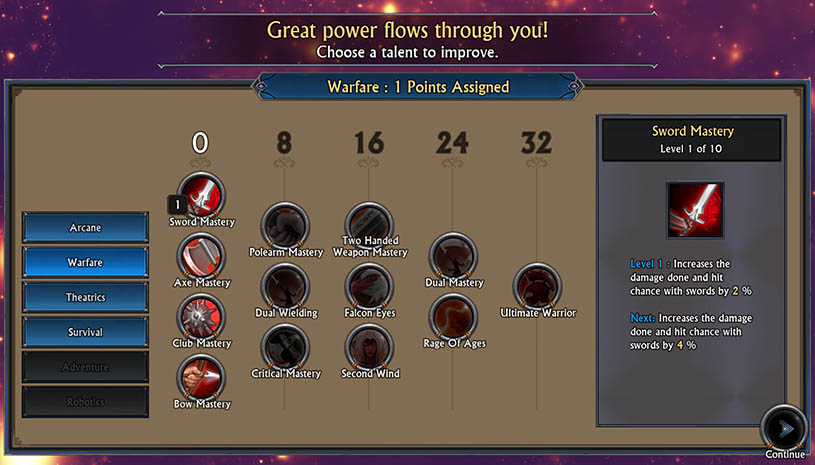Select the Axe Mastery talent
The width and height of the screenshot is (815, 465).
[x=202, y=256]
